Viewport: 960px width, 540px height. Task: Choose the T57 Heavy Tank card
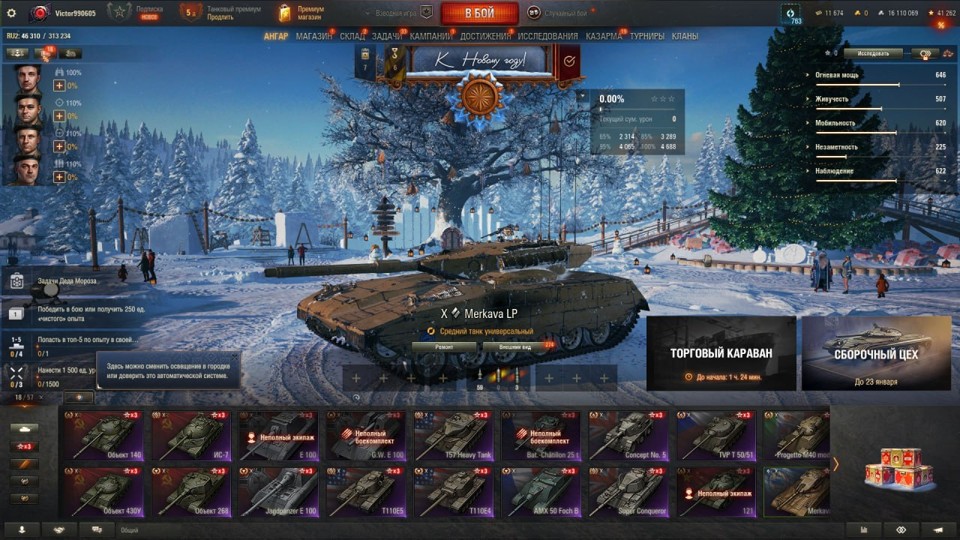pyautogui.click(x=456, y=435)
